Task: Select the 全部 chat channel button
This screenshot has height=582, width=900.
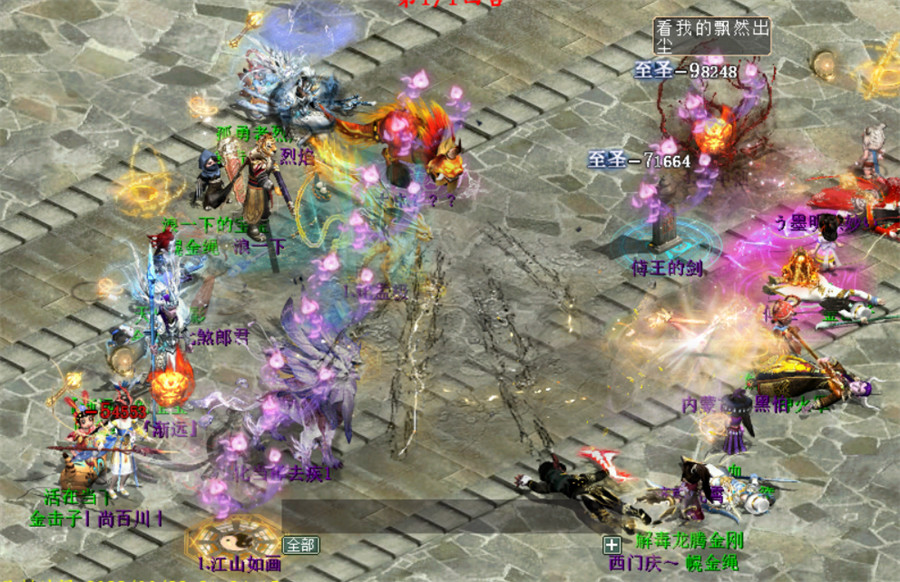Action: (x=301, y=545)
